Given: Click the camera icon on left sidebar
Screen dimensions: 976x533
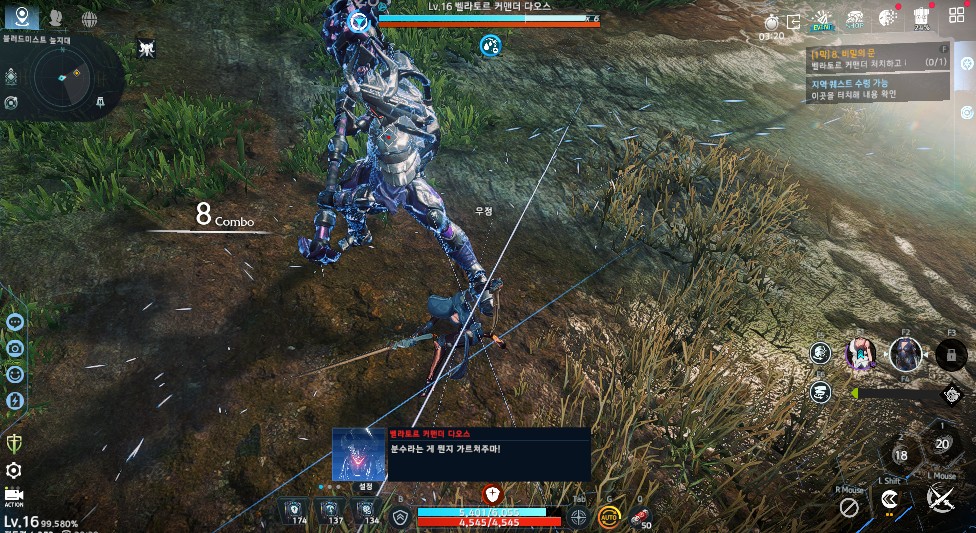Looking at the screenshot, I should pos(15,348).
